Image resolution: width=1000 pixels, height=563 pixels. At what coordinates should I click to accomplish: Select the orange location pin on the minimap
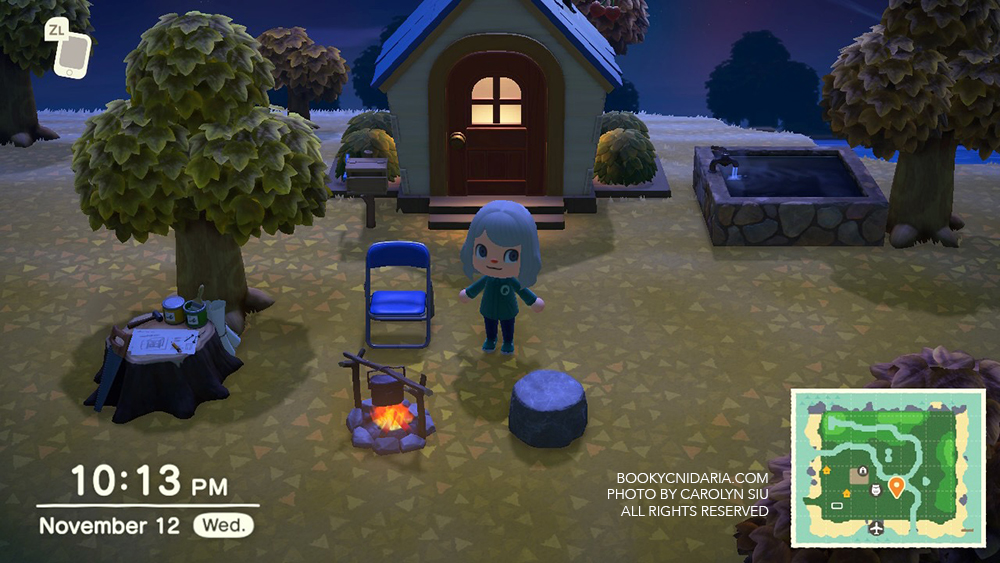[x=896, y=487]
